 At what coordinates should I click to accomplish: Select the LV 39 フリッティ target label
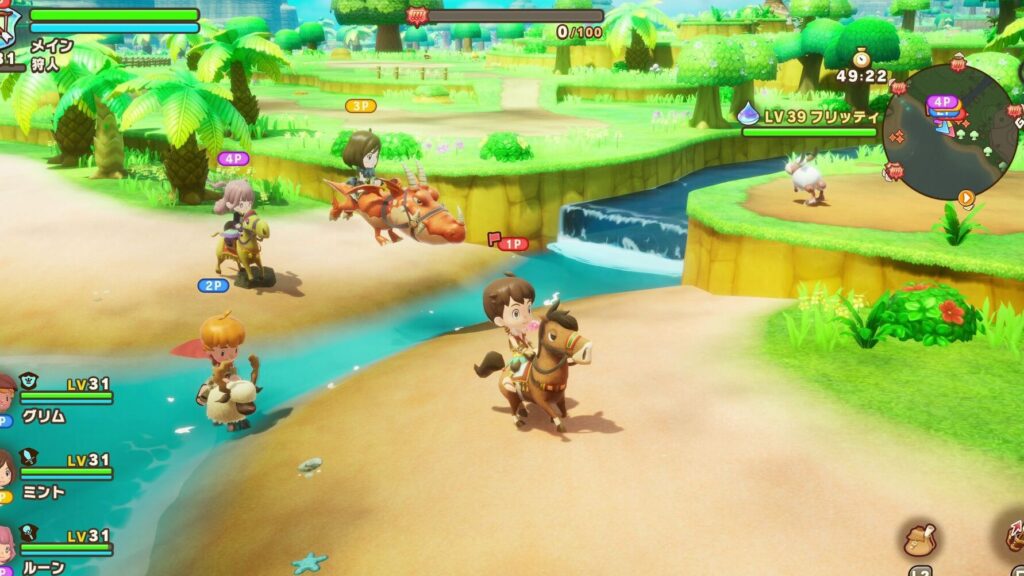pyautogui.click(x=808, y=116)
